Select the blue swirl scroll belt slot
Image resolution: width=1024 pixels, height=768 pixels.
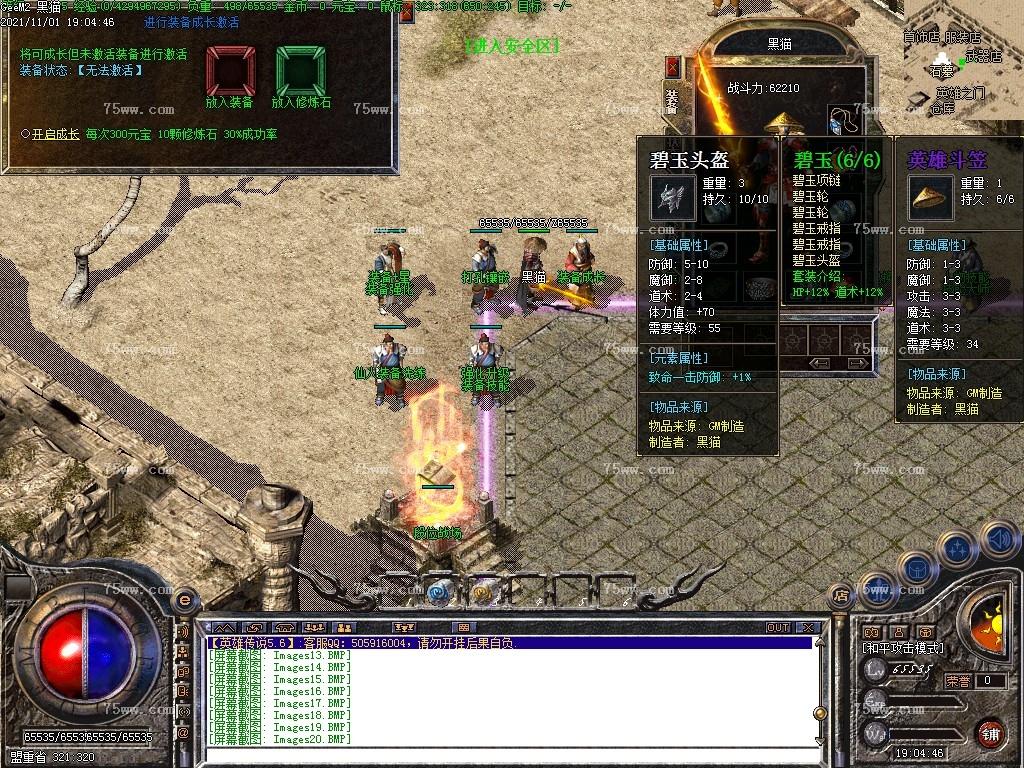[437, 592]
